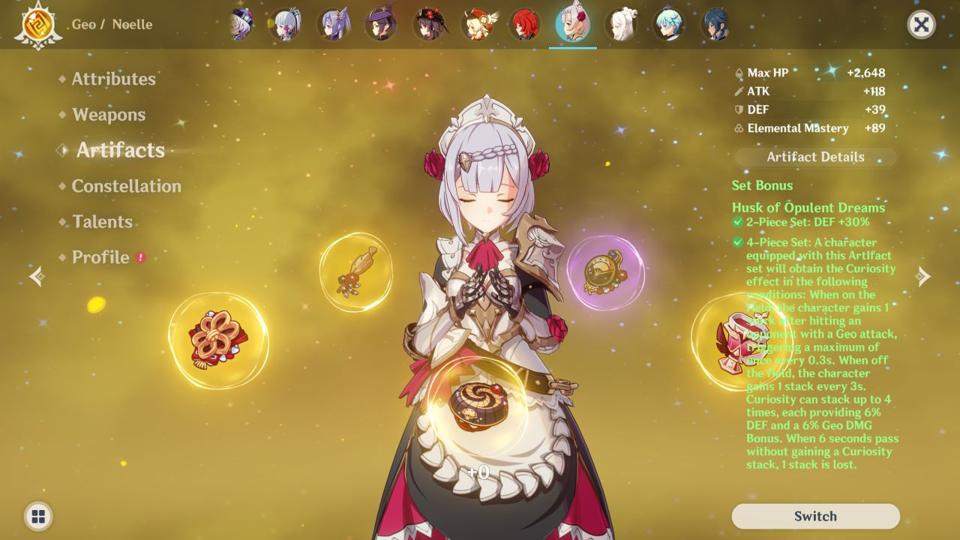Show the Talents section

(102, 222)
